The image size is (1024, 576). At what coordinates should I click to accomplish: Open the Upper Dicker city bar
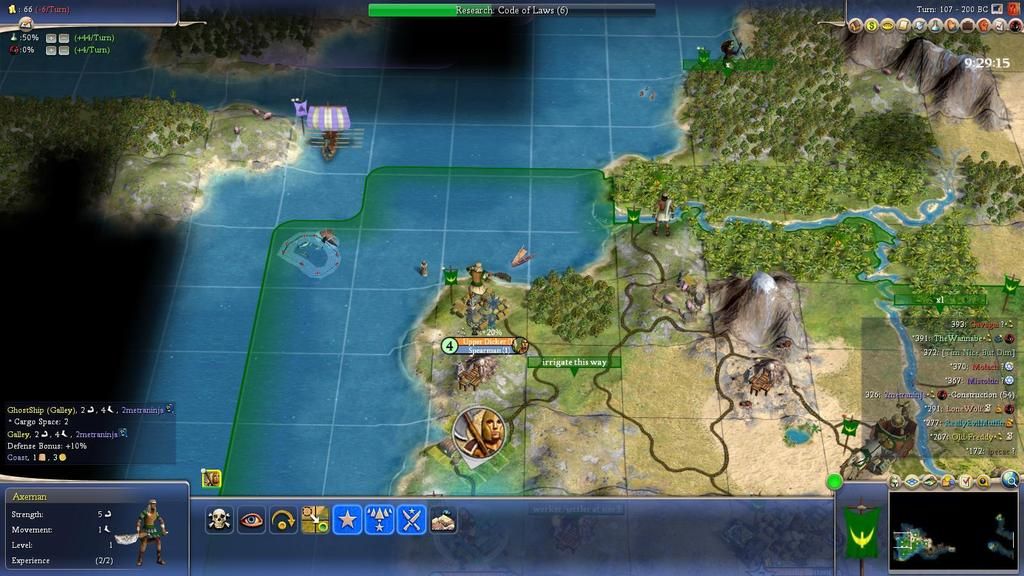(x=487, y=342)
